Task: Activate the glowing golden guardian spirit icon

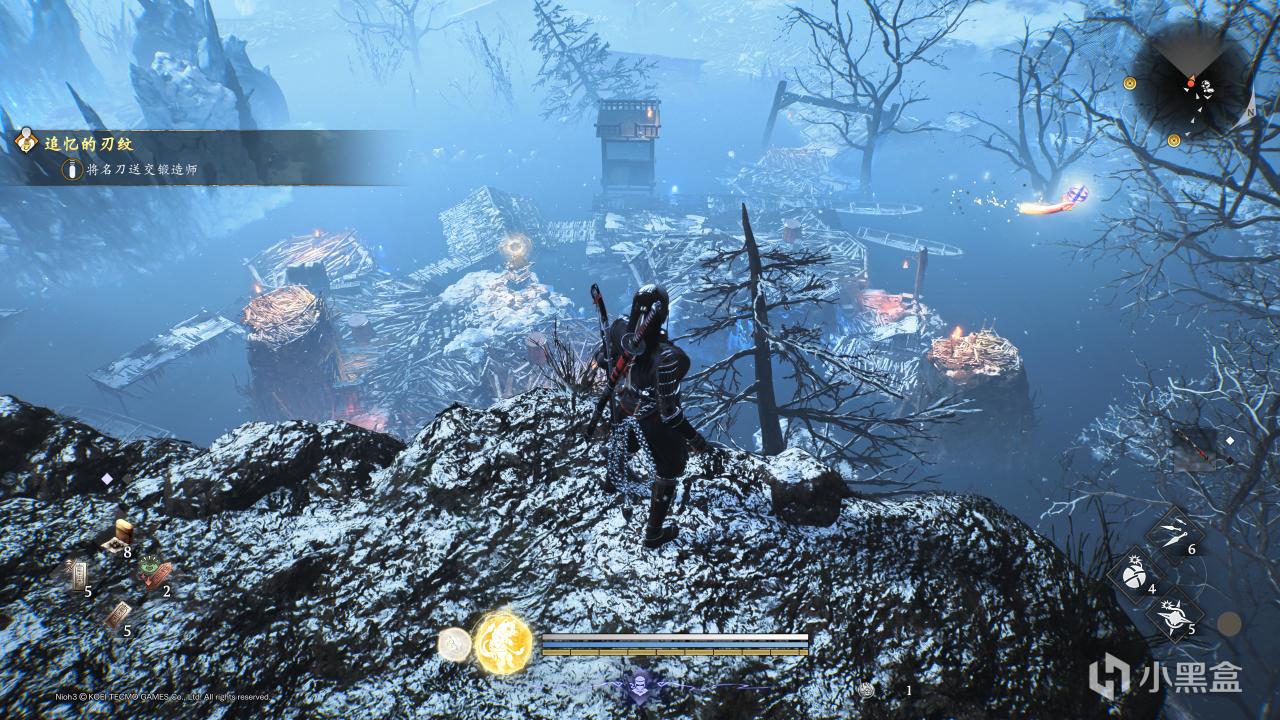Action: pyautogui.click(x=502, y=642)
